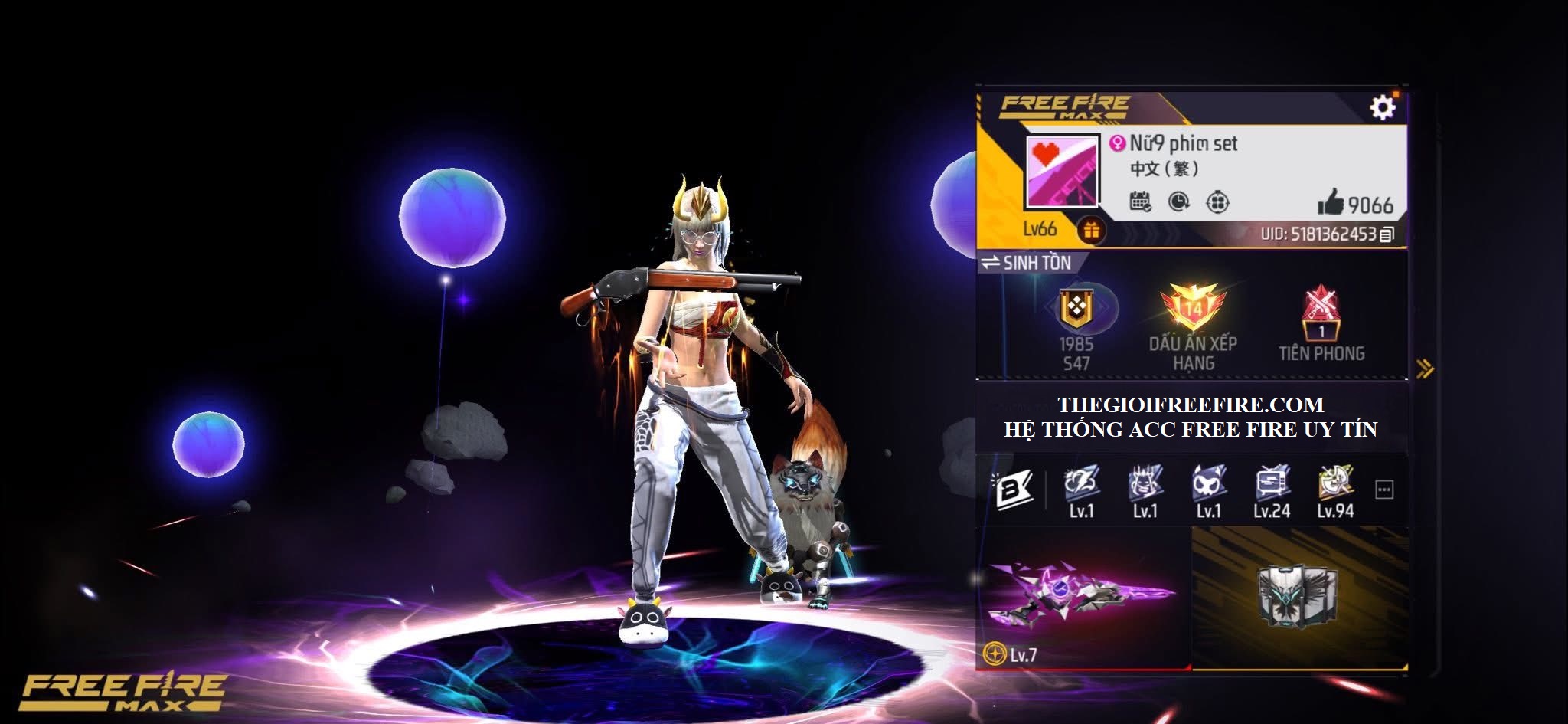This screenshot has height=724, width=1568.
Task: Switch the Sinh Tồn mode selector
Action: [1027, 263]
